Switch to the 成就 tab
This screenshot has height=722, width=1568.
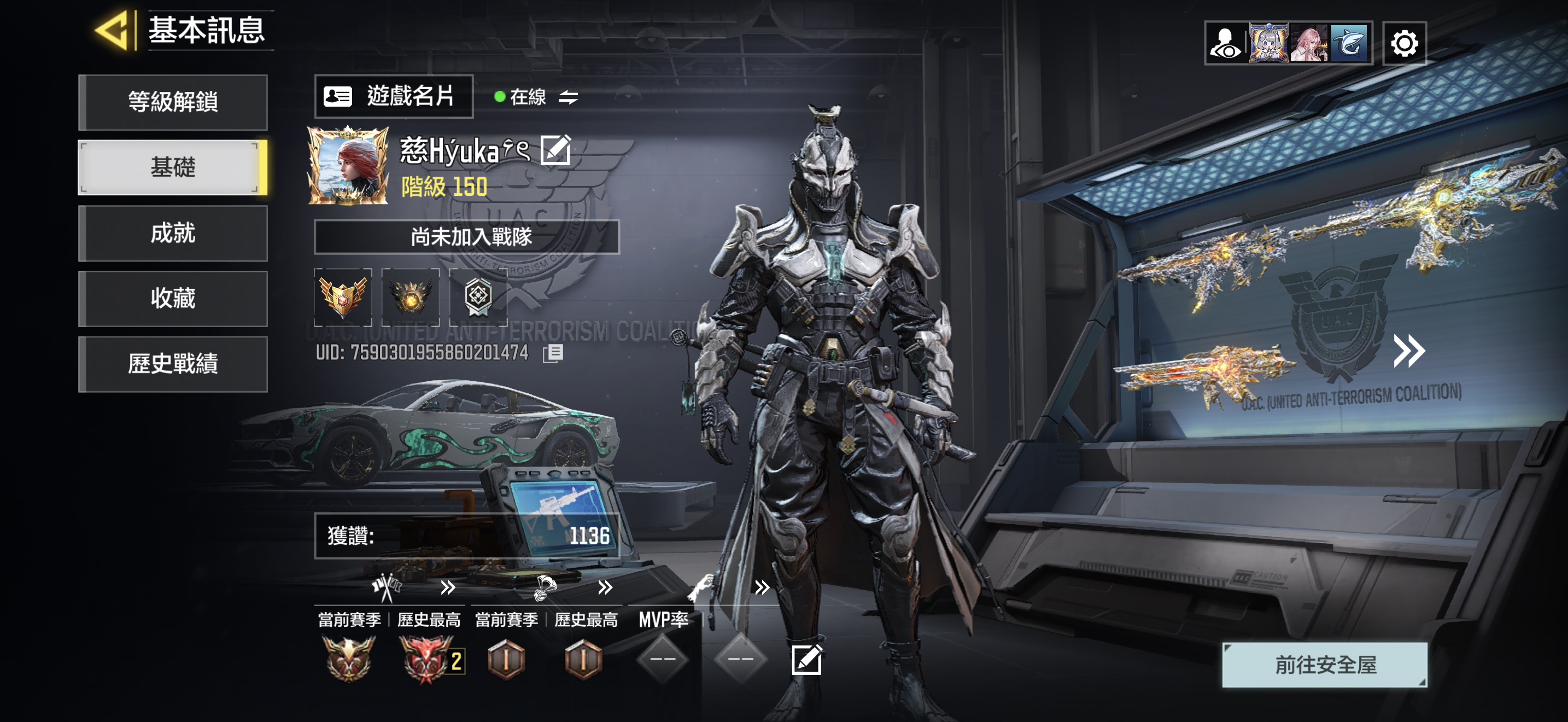(x=173, y=233)
